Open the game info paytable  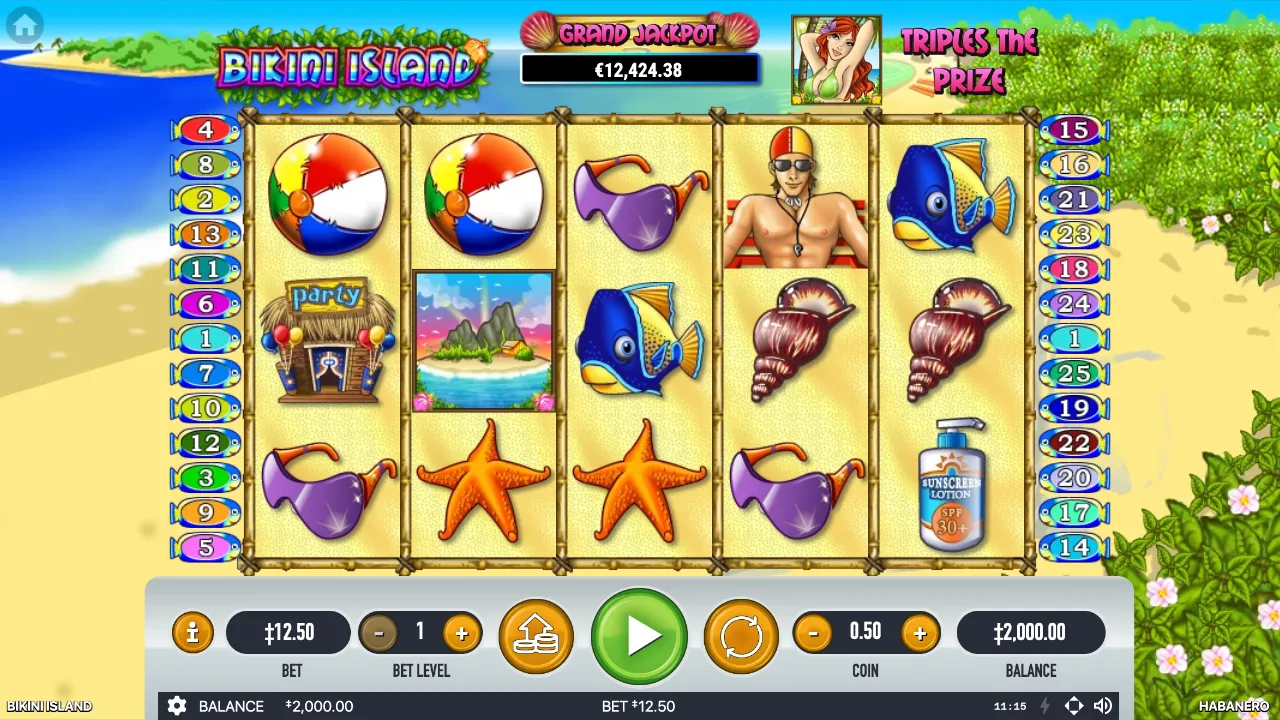[192, 633]
